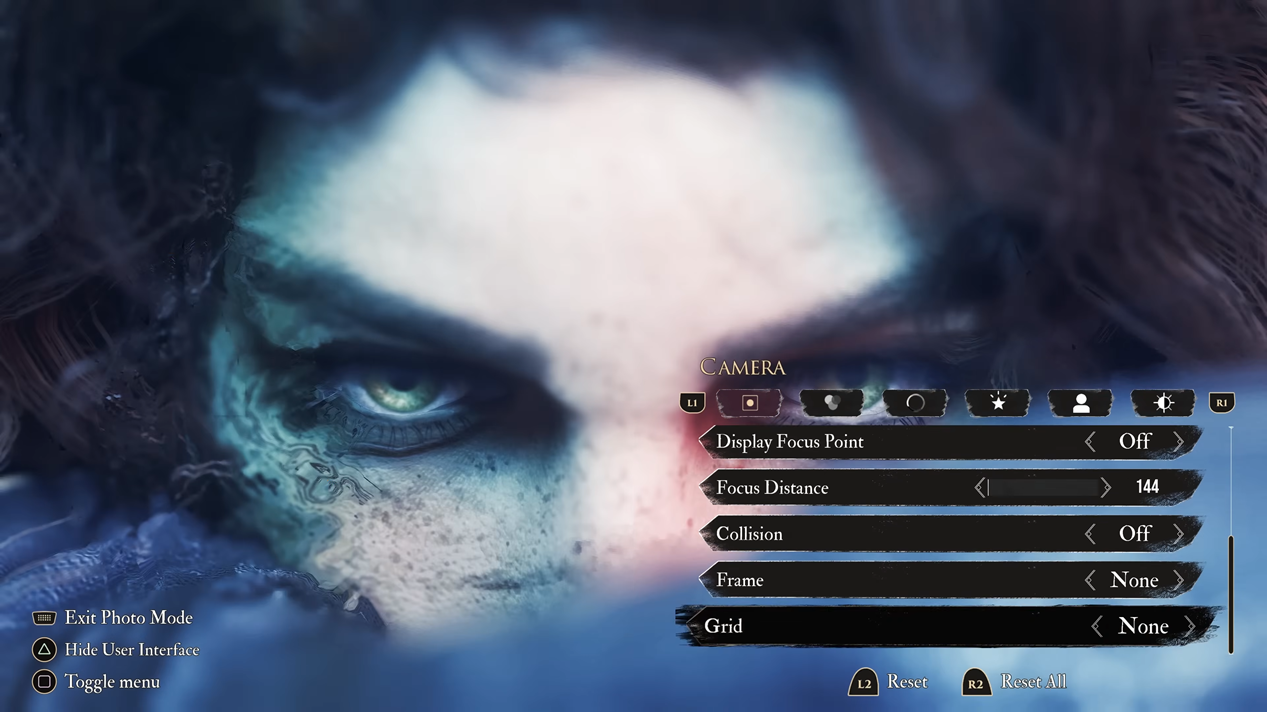1267x712 pixels.
Task: Choose next Frame option with right arrow
Action: 1179,580
